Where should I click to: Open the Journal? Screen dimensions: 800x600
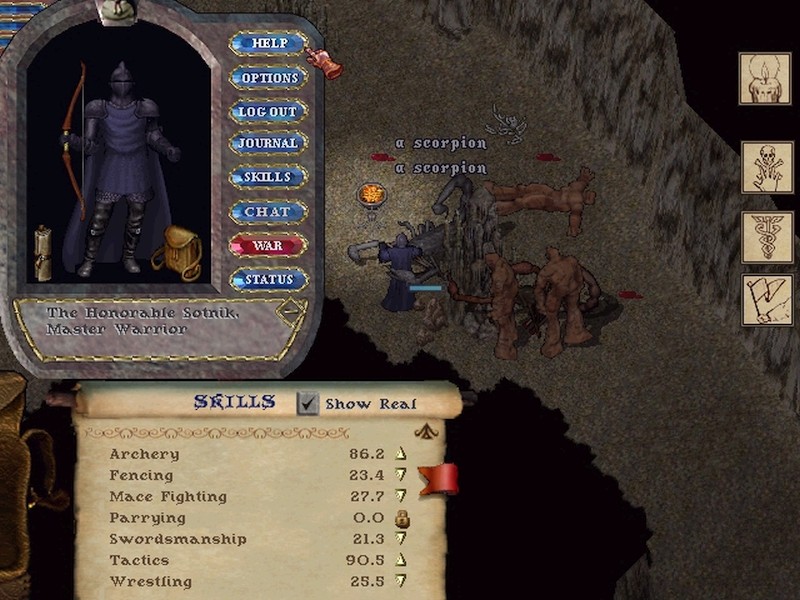[268, 144]
